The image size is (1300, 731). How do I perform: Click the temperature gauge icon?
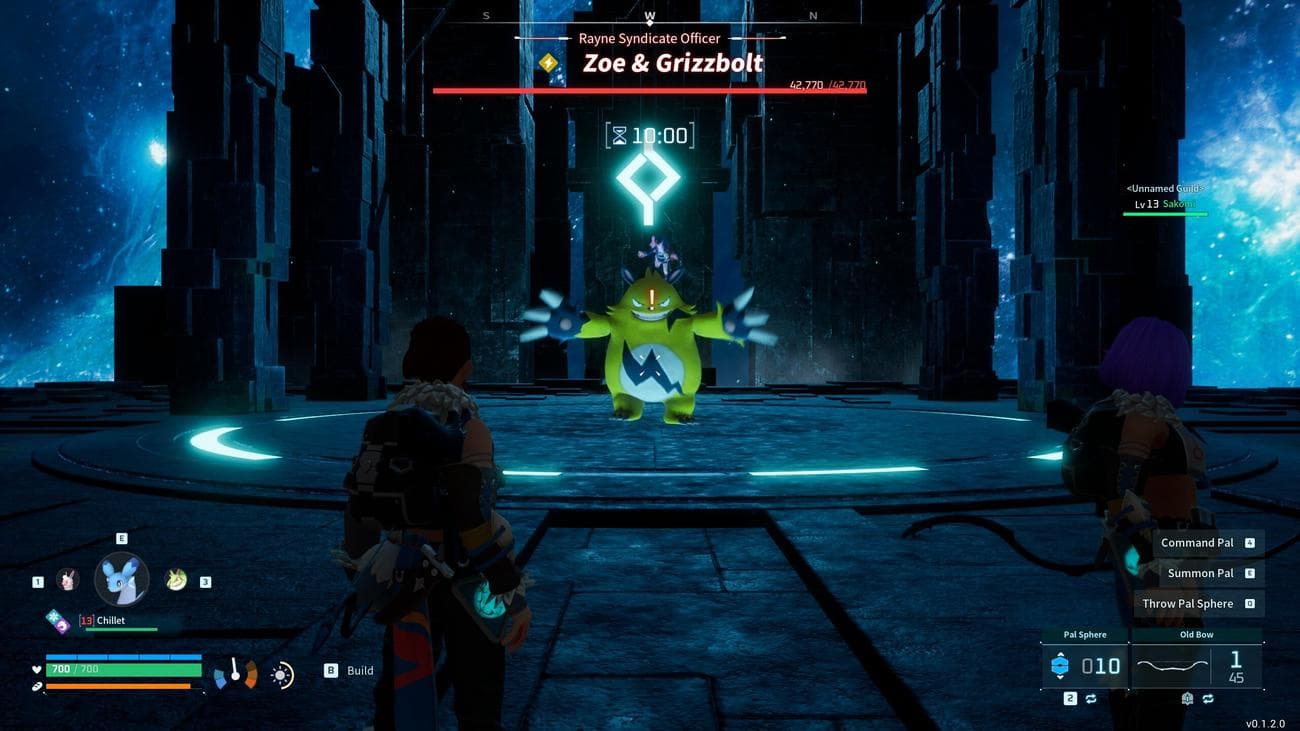click(236, 673)
